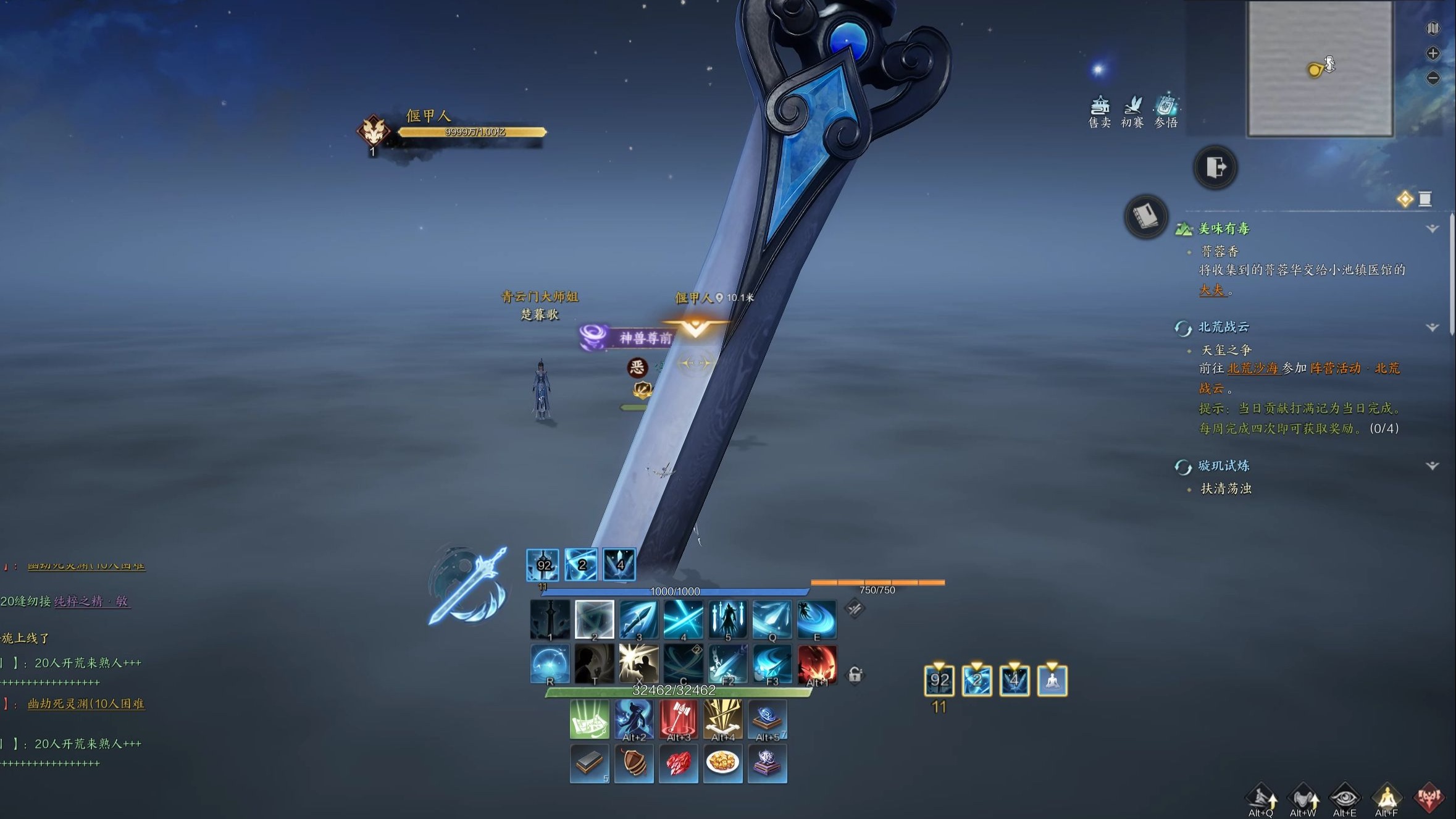Toggle the hotbar lock icon
This screenshot has height=819, width=1456.
point(855,674)
